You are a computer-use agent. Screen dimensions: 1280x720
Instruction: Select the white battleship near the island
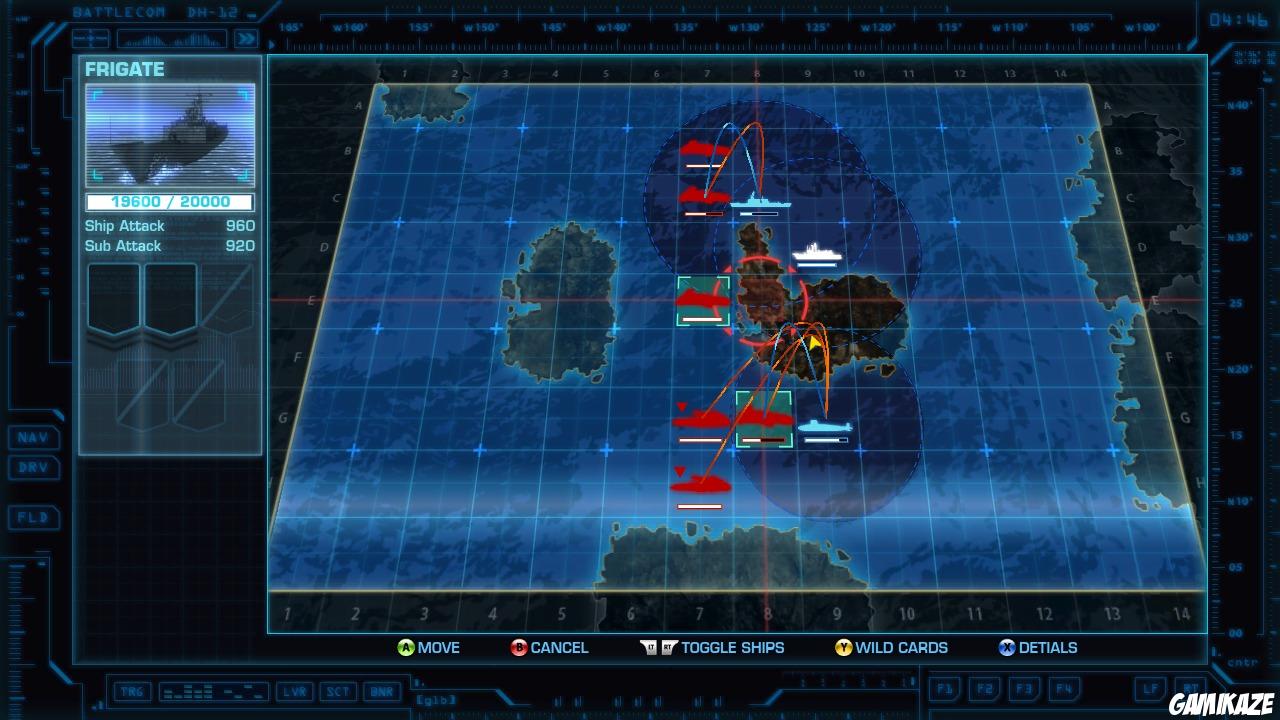[x=817, y=257]
